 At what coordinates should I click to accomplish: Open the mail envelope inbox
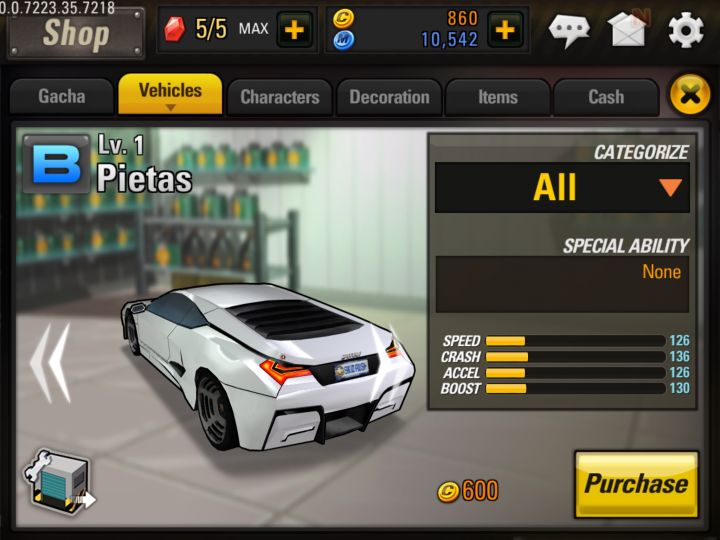(x=627, y=30)
